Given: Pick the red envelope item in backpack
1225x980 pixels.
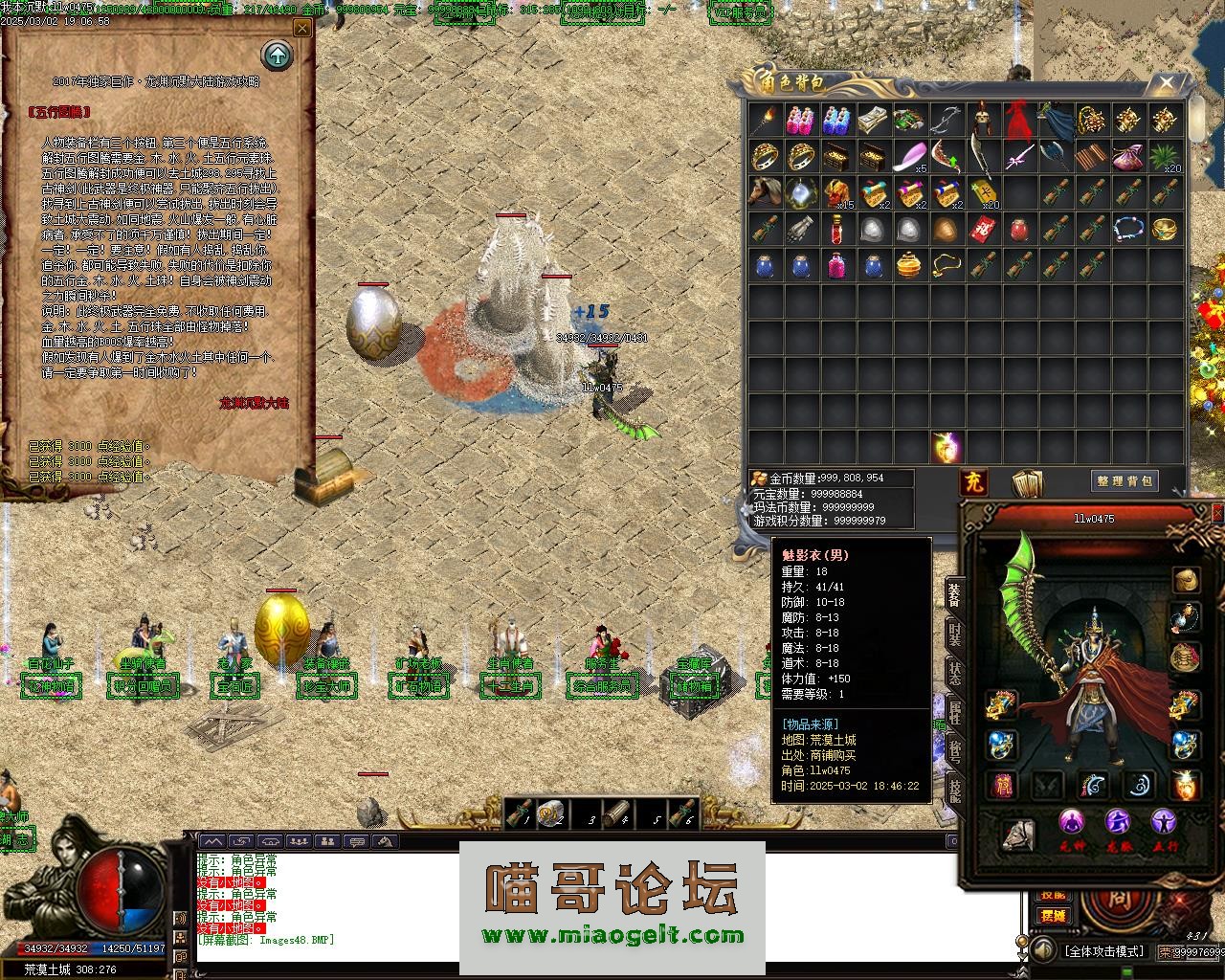Looking at the screenshot, I should point(982,230).
